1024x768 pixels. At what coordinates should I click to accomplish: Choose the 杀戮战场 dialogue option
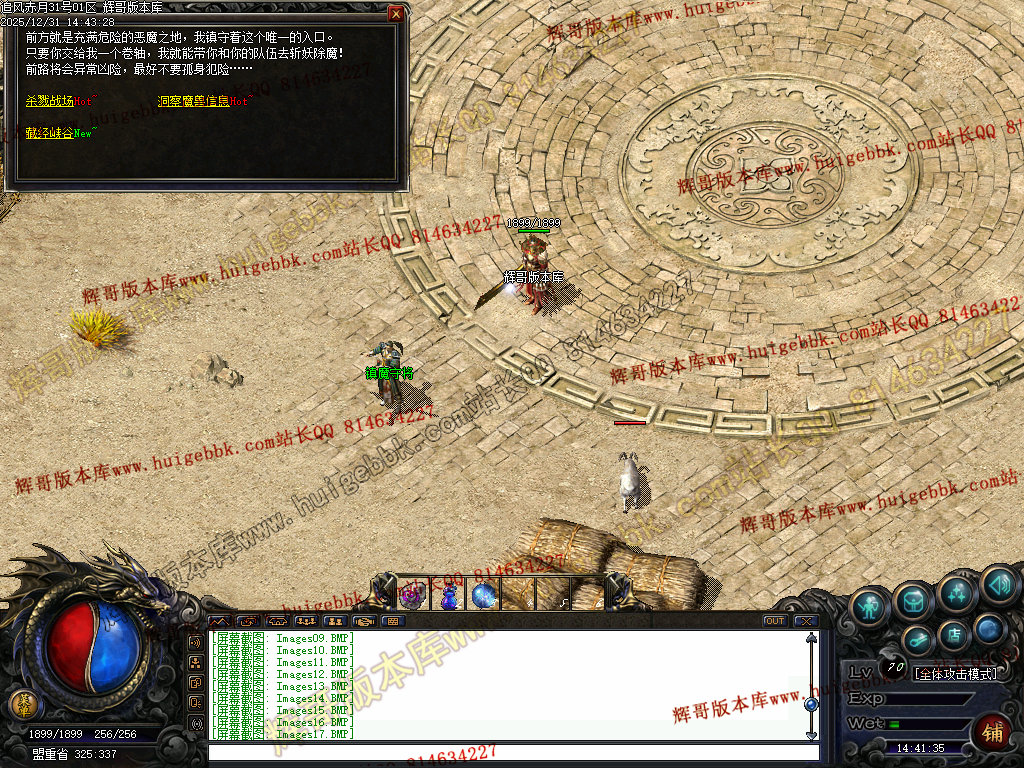point(50,101)
